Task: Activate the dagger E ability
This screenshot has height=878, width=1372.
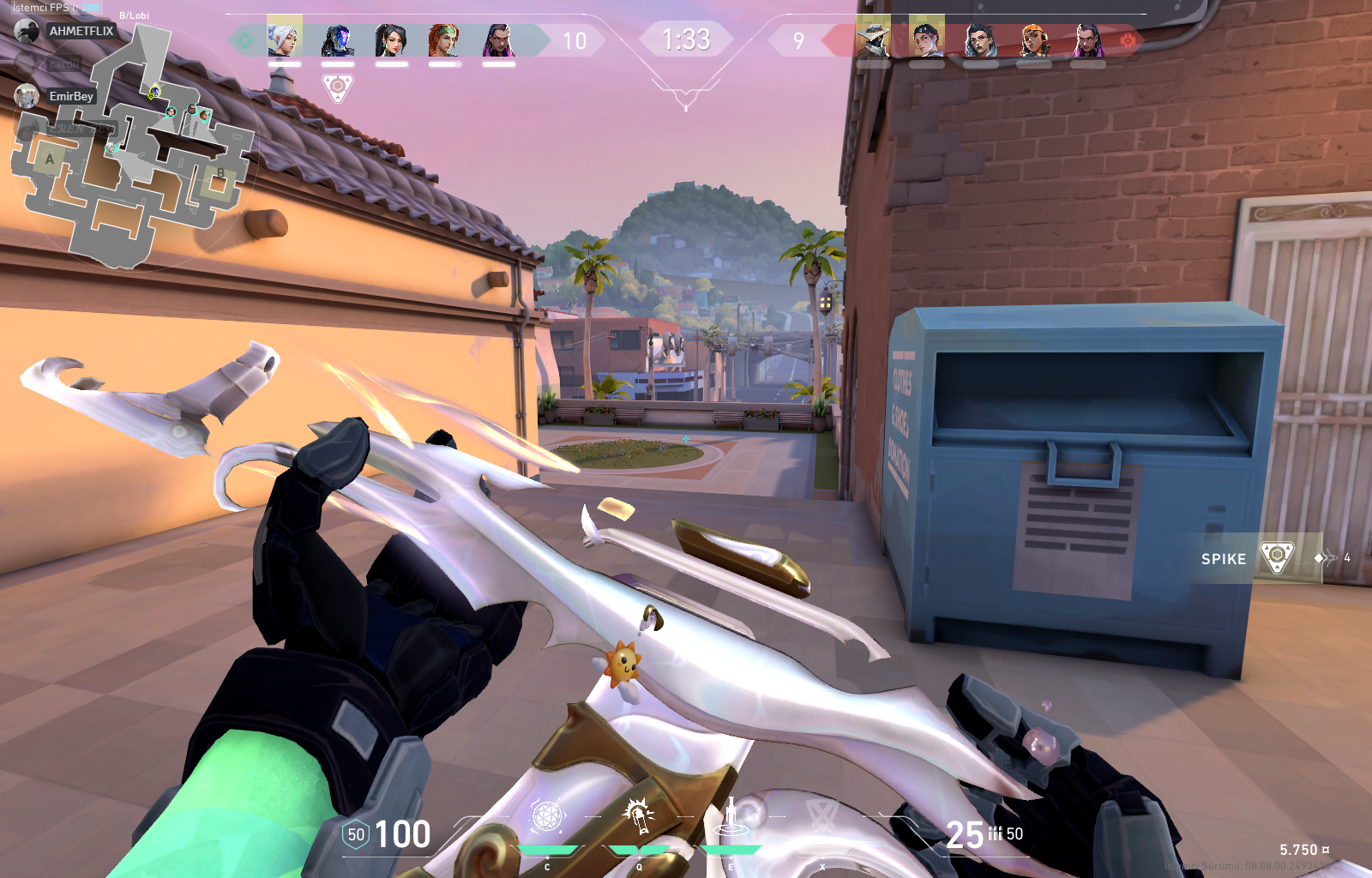Action: [731, 815]
